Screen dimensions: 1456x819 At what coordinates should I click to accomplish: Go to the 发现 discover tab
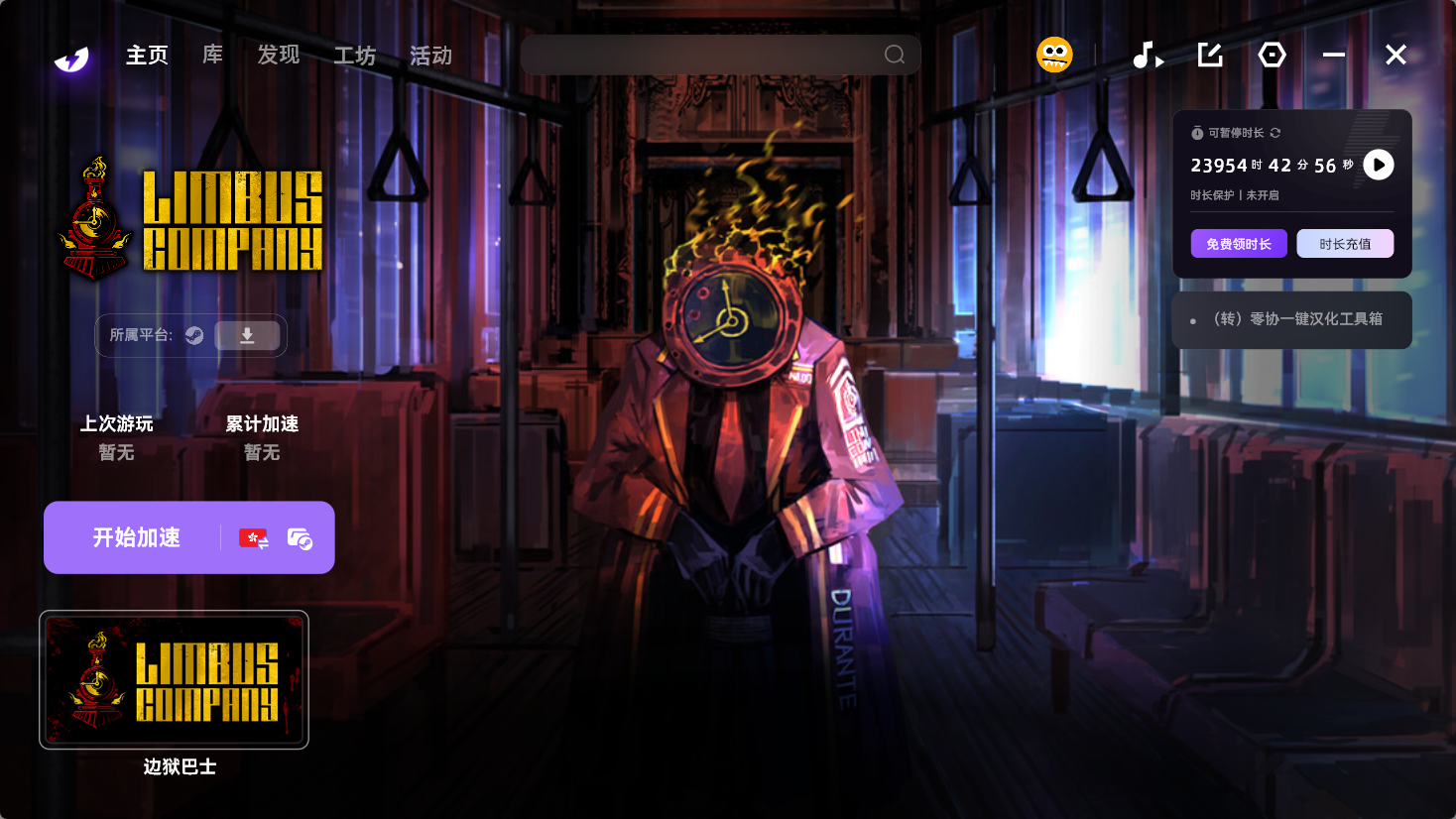[x=278, y=56]
